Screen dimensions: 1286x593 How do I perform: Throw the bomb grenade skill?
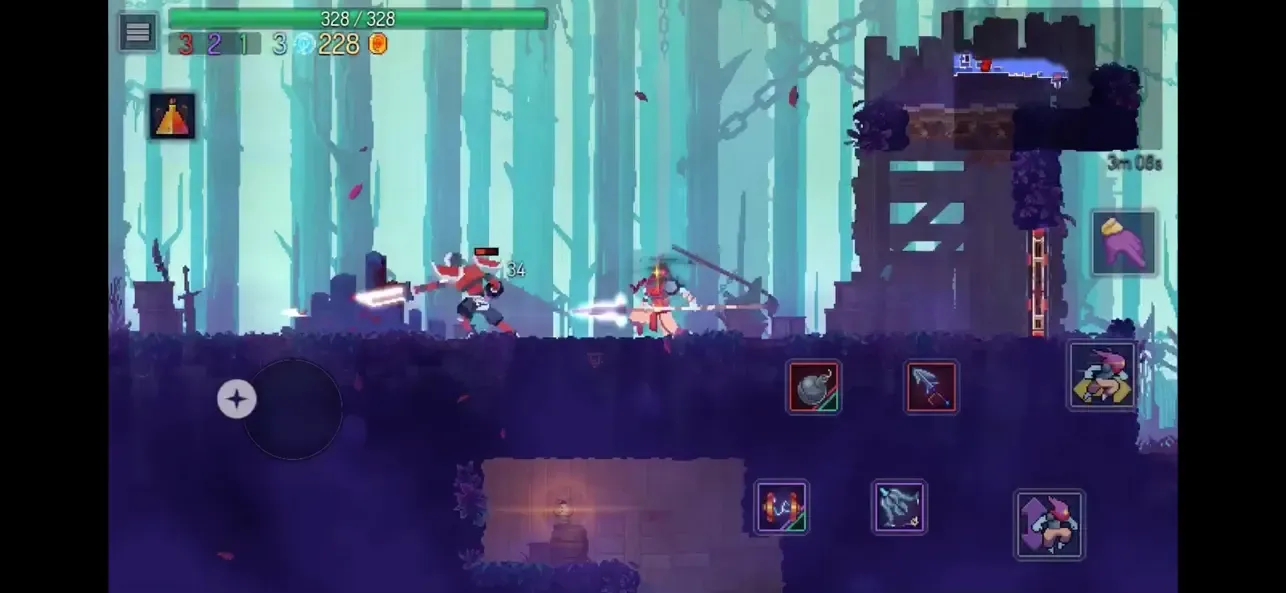pyautogui.click(x=813, y=387)
